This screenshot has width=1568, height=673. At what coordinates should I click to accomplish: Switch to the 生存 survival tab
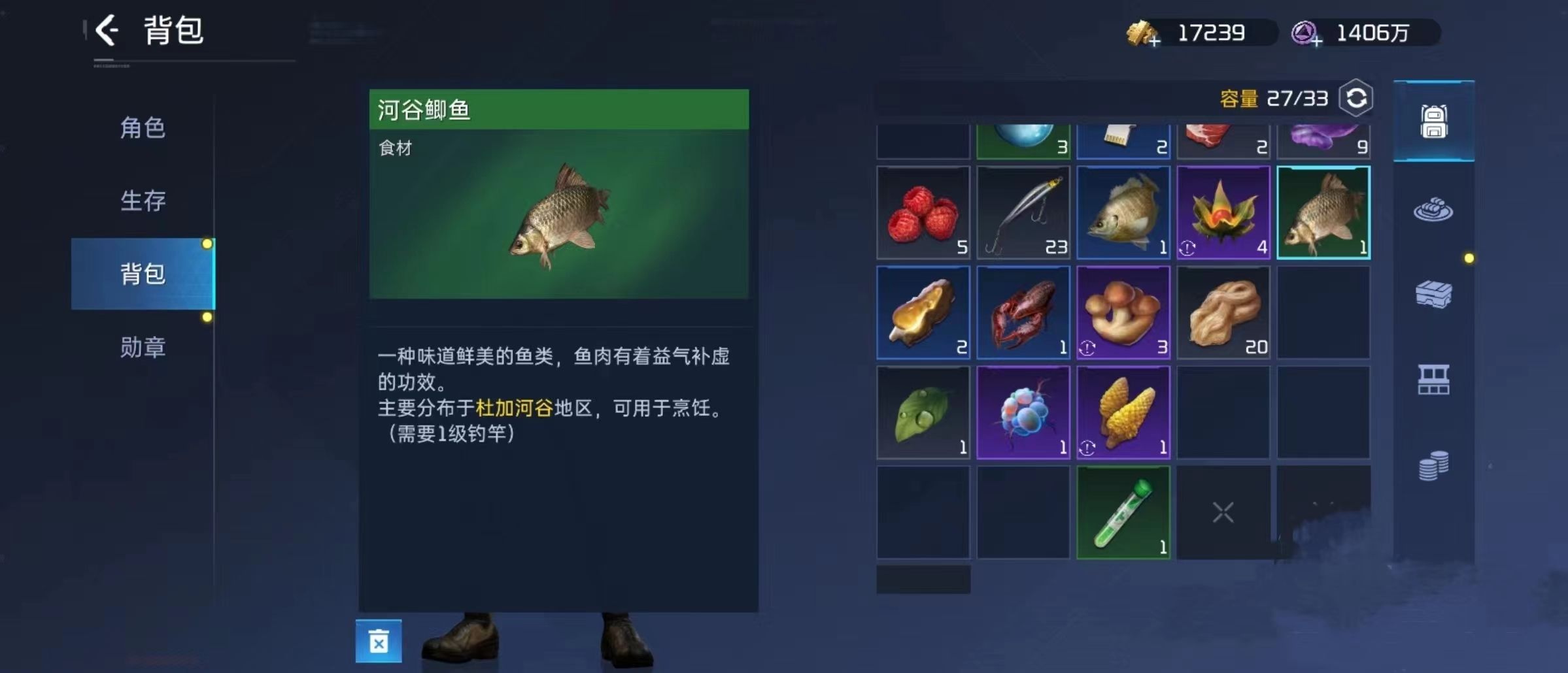(143, 201)
